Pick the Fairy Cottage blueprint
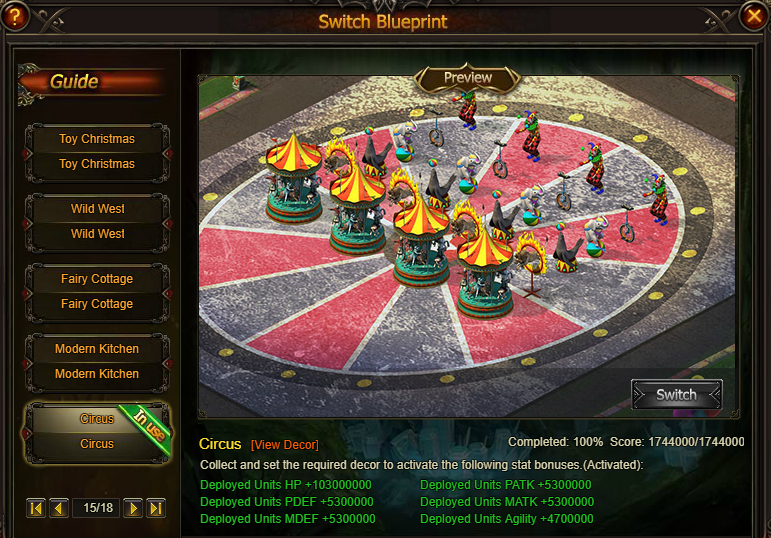771x538 pixels. click(x=97, y=291)
